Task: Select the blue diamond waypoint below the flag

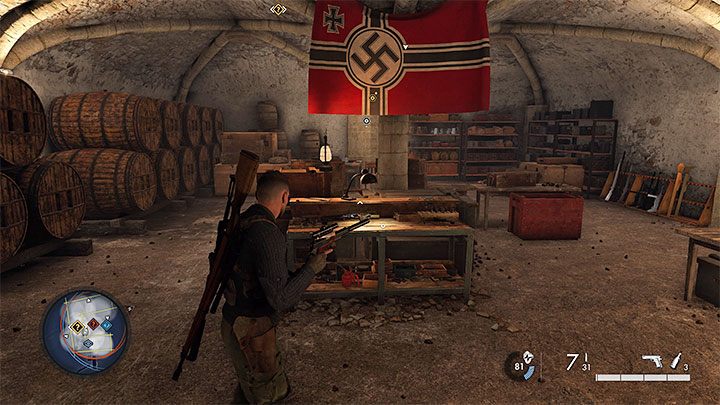Action: pyautogui.click(x=367, y=121)
